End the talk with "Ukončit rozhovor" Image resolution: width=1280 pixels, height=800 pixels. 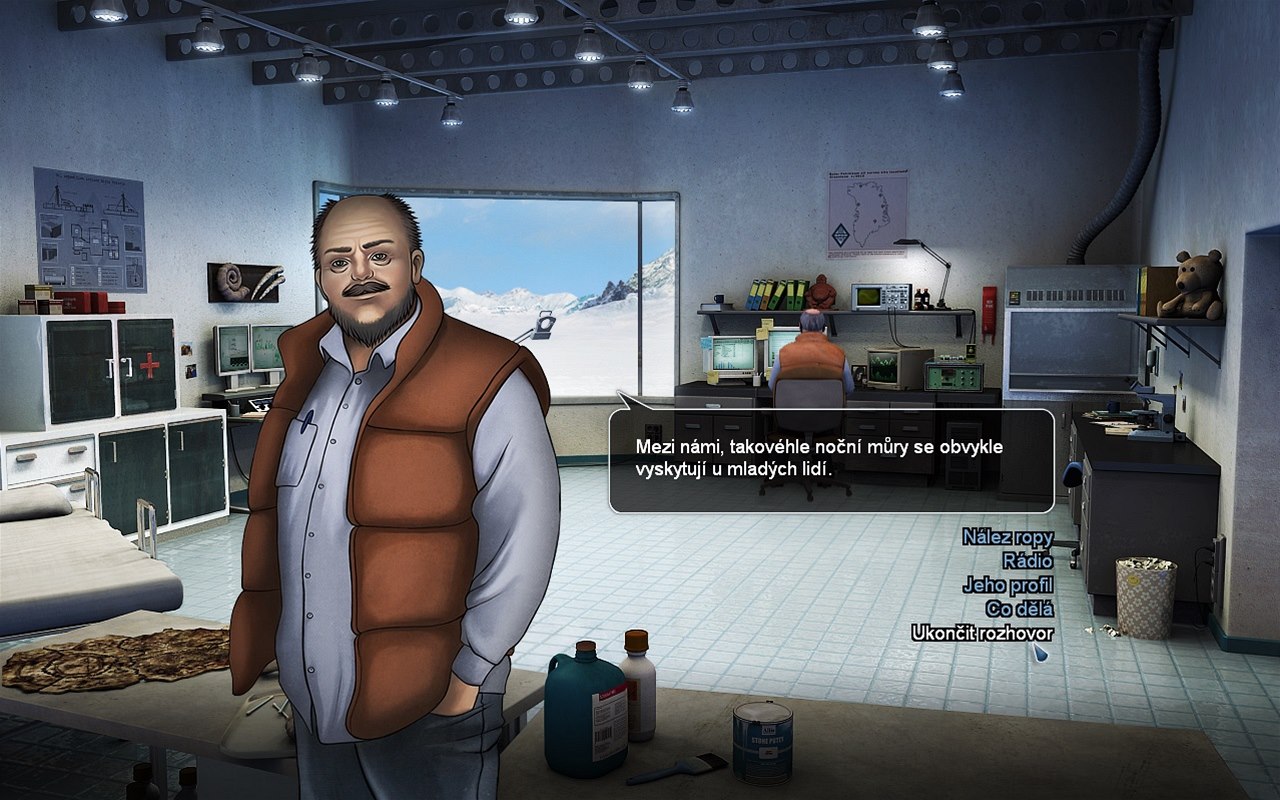pyautogui.click(x=982, y=633)
